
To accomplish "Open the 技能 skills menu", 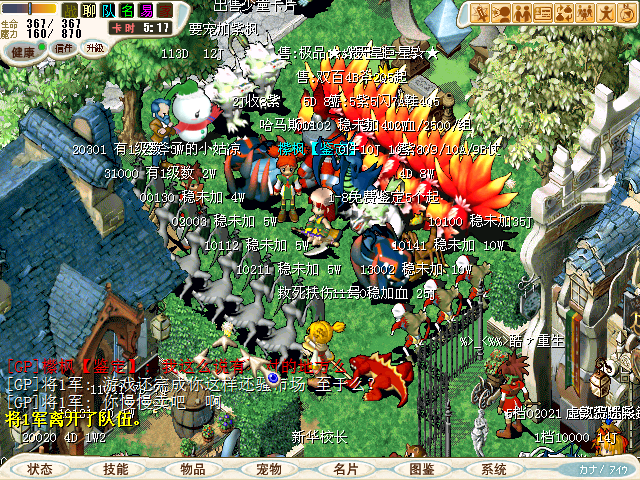I will pos(116,469).
